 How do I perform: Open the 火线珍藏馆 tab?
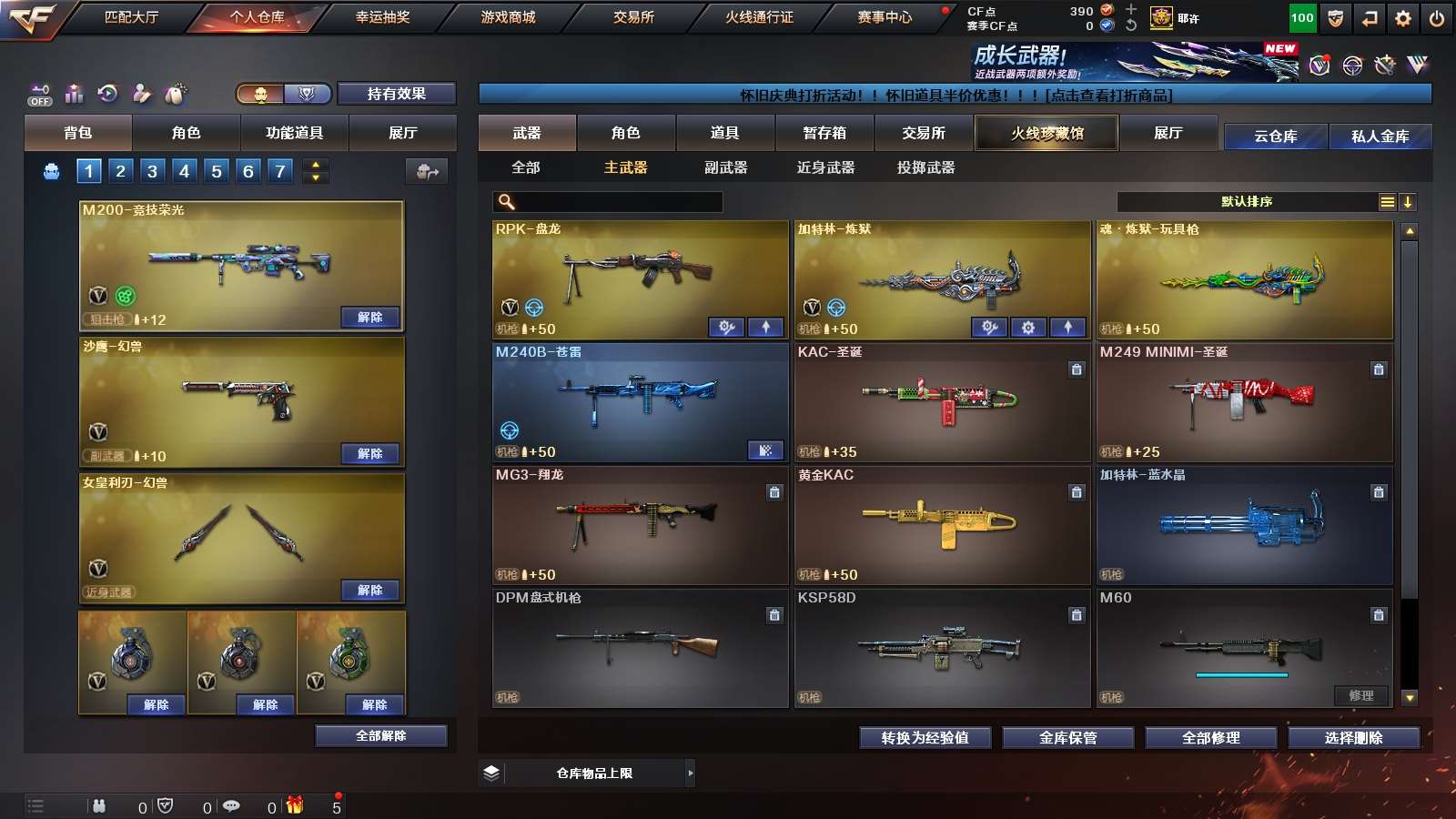coord(1046,133)
